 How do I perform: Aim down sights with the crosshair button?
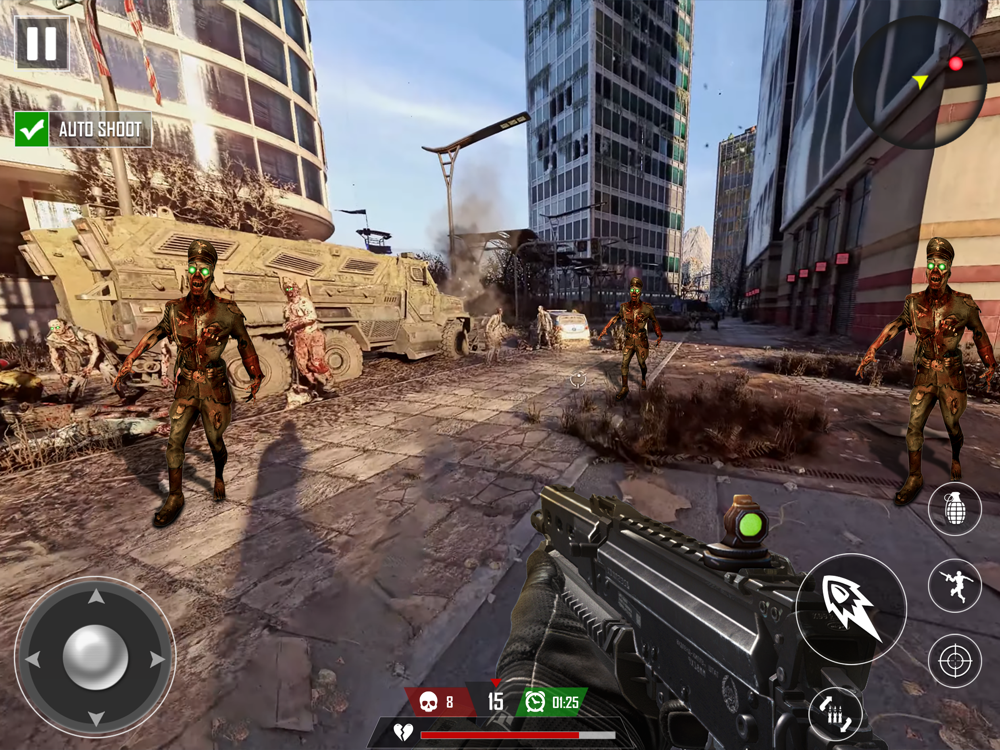[954, 661]
